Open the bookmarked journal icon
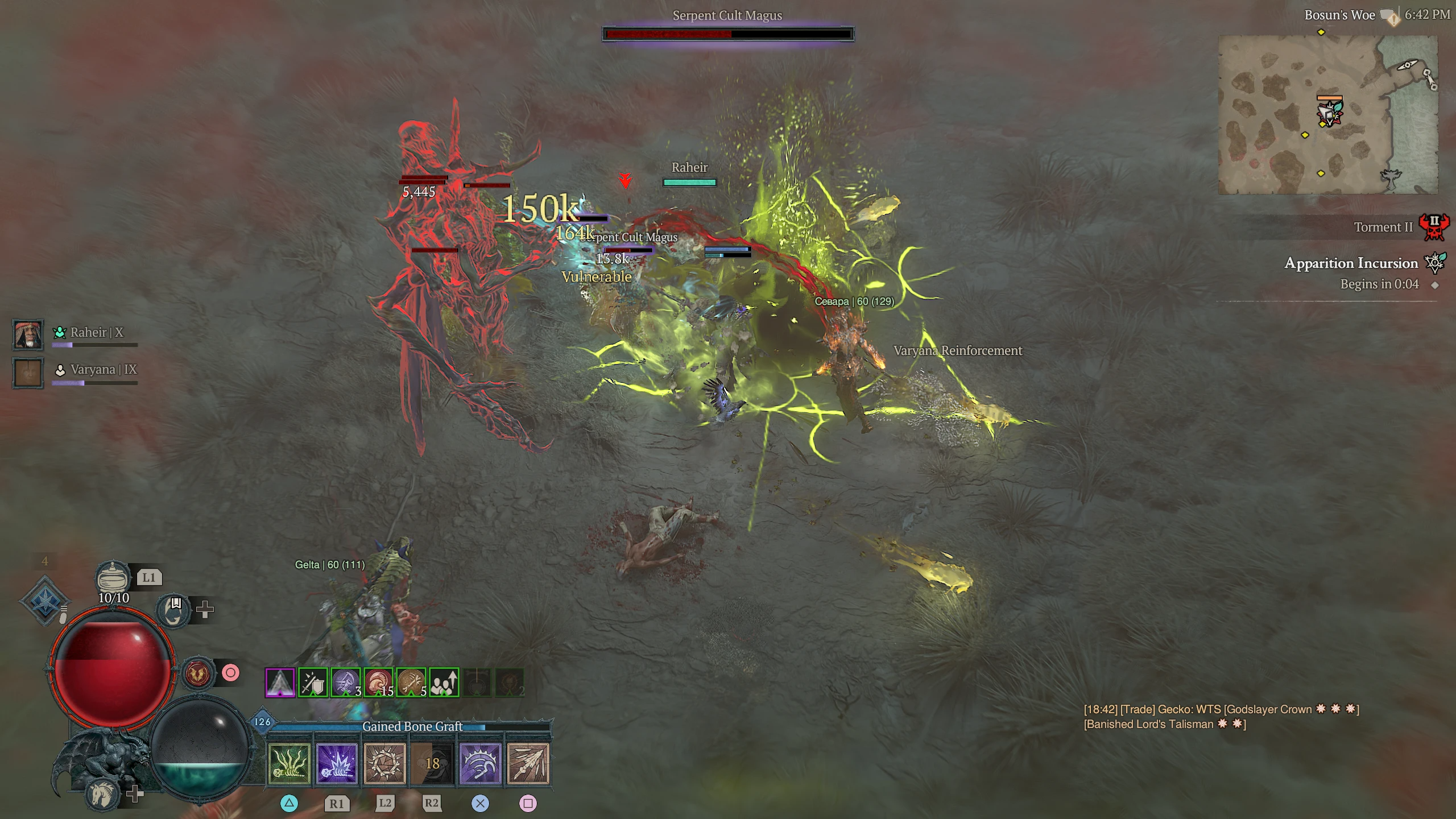The height and width of the screenshot is (819, 1456). [x=173, y=610]
